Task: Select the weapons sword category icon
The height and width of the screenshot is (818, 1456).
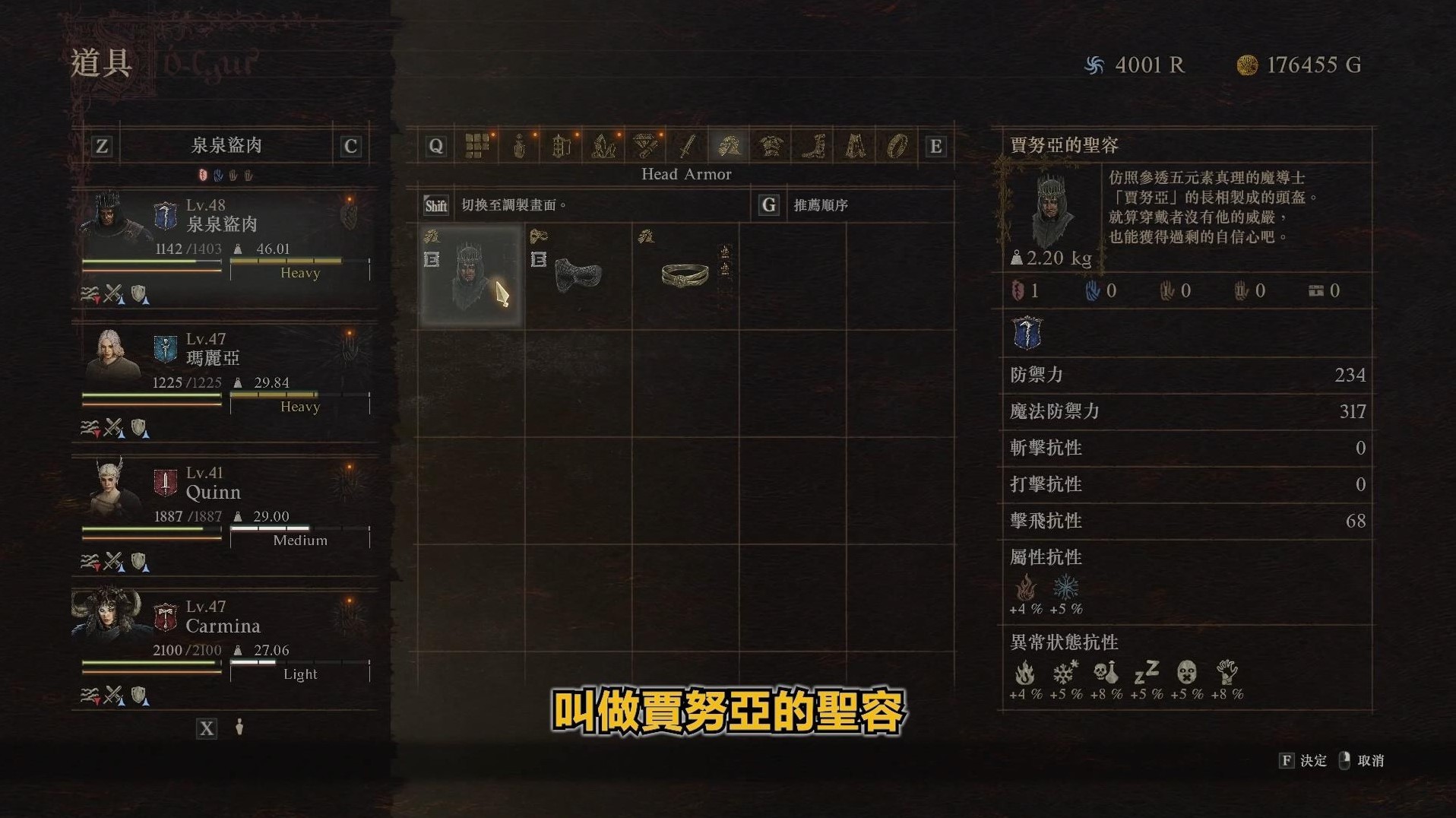Action: (686, 145)
